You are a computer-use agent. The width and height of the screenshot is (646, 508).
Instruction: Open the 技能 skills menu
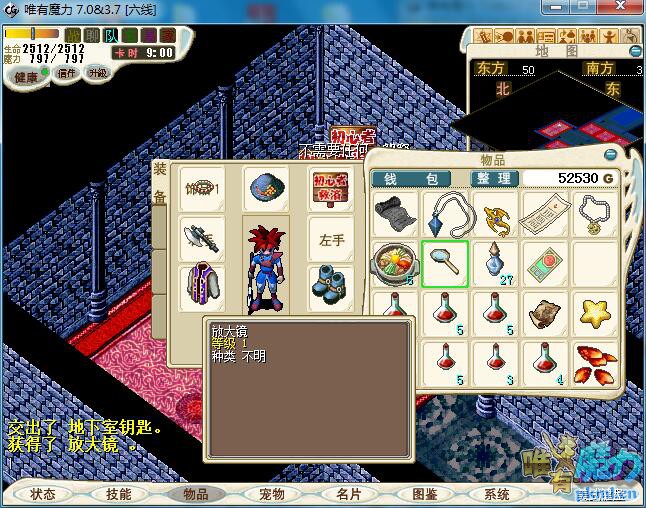point(119,494)
